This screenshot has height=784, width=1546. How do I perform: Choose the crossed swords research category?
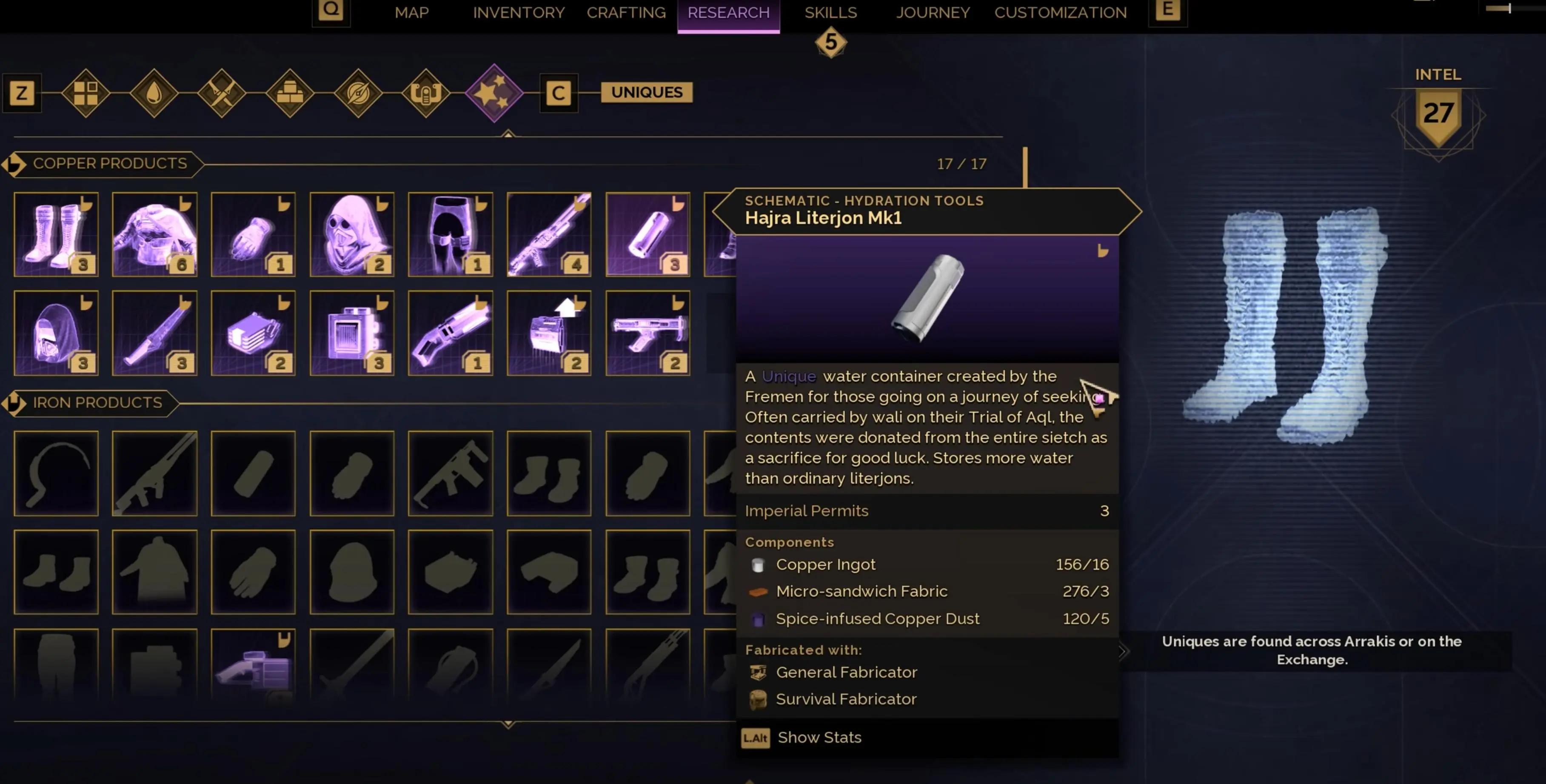point(222,93)
